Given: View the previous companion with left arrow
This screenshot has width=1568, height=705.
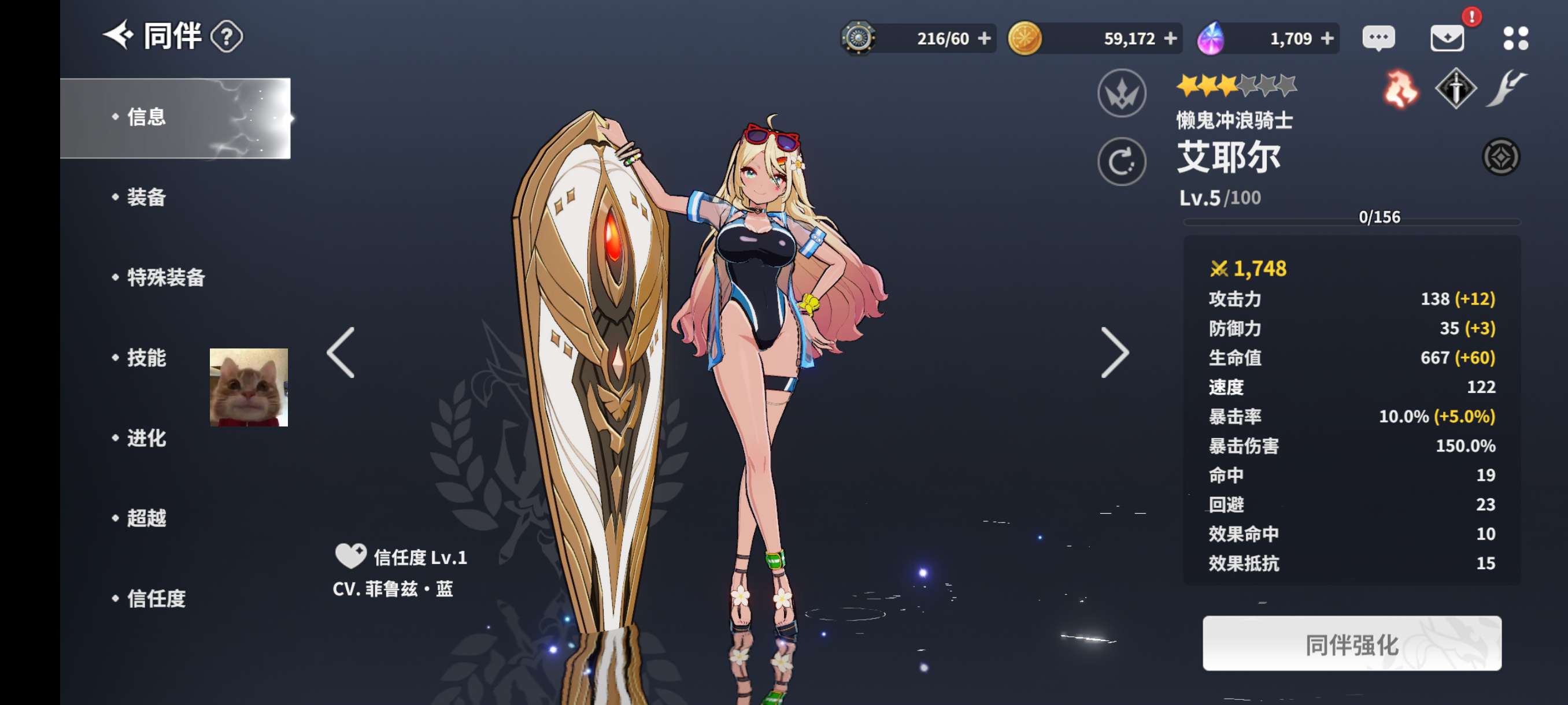Looking at the screenshot, I should [341, 353].
